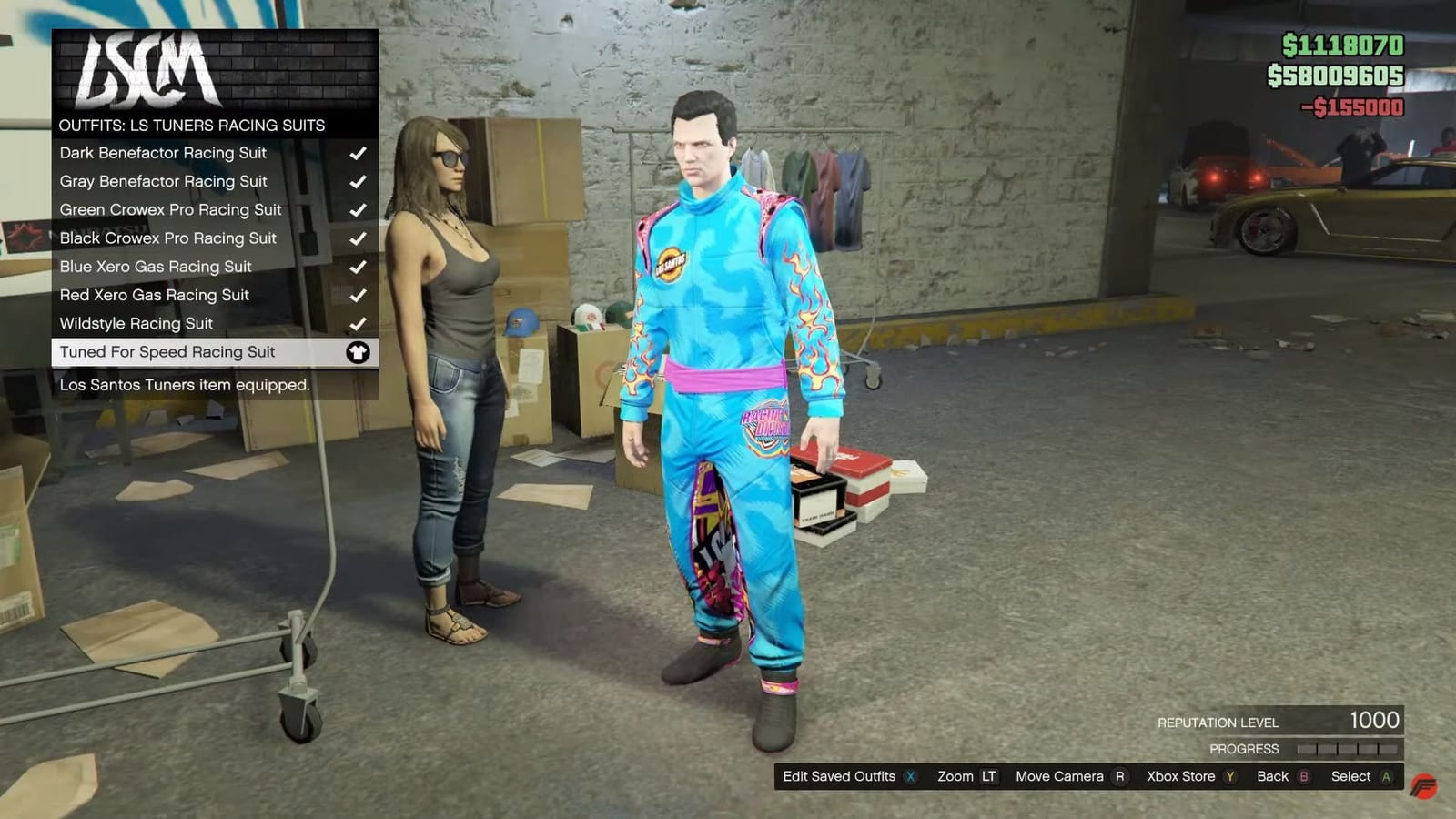Click the X button icon for Edit Saved Outfits
The width and height of the screenshot is (1456, 819).
click(x=910, y=777)
